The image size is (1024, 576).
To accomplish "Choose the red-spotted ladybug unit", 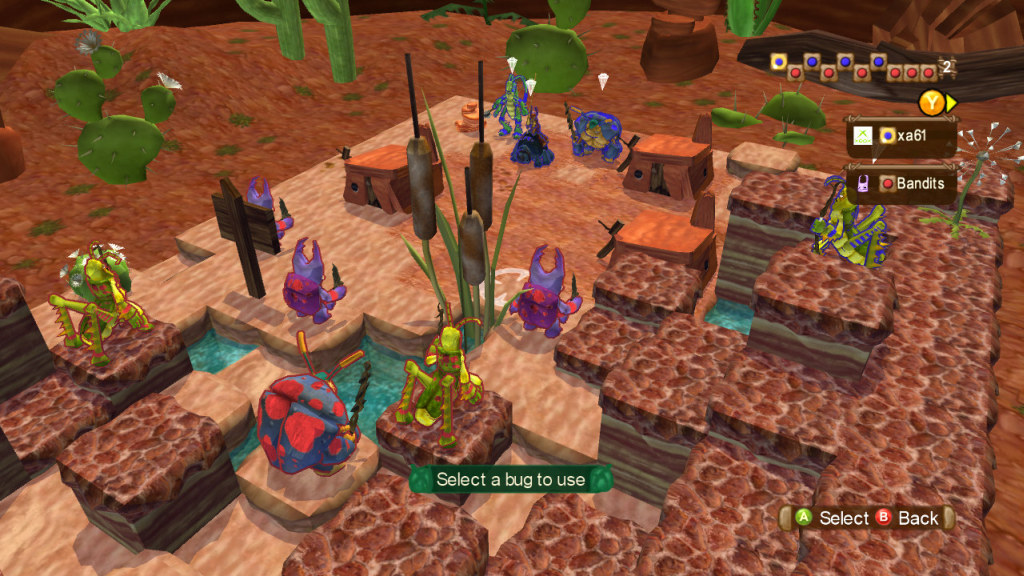I will (x=306, y=420).
